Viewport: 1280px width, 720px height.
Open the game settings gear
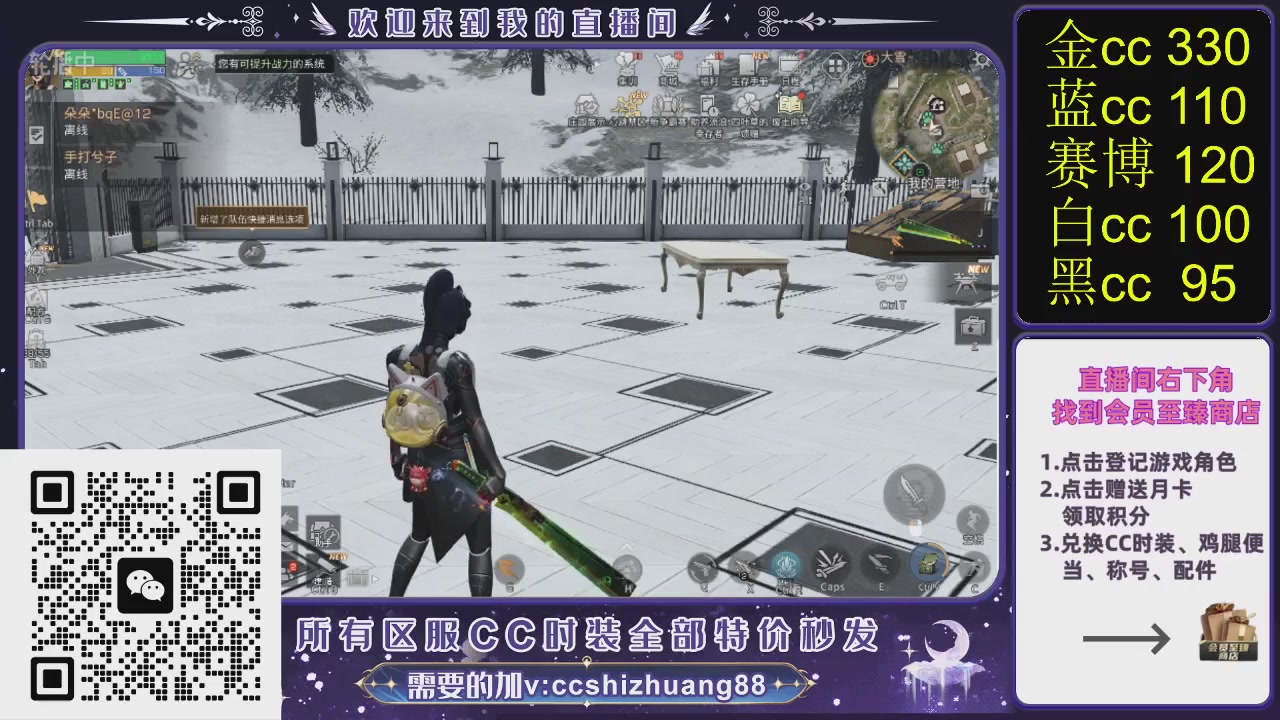tap(983, 60)
